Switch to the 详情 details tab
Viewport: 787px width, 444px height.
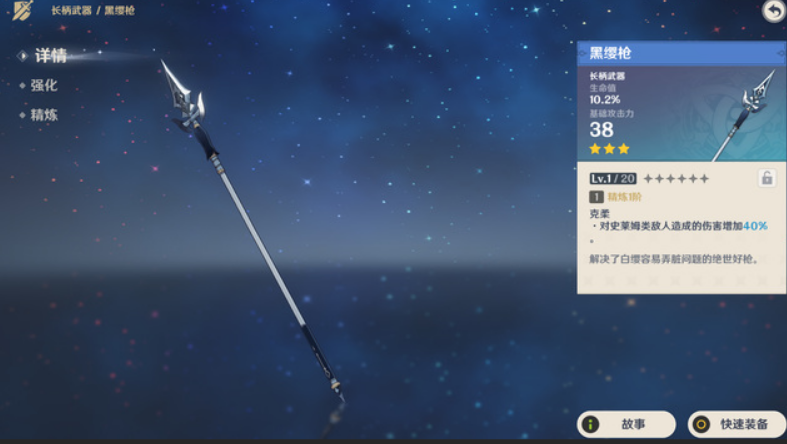coord(49,56)
